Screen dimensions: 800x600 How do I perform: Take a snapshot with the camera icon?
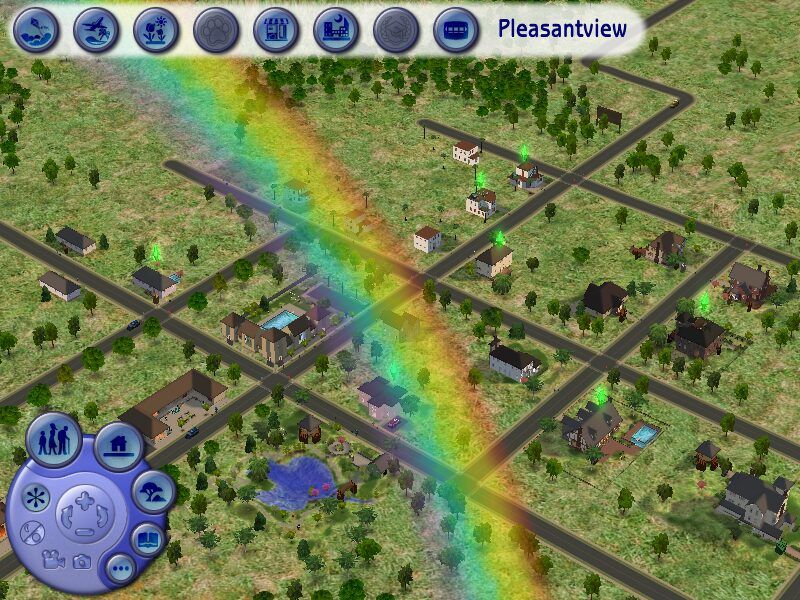[83, 562]
